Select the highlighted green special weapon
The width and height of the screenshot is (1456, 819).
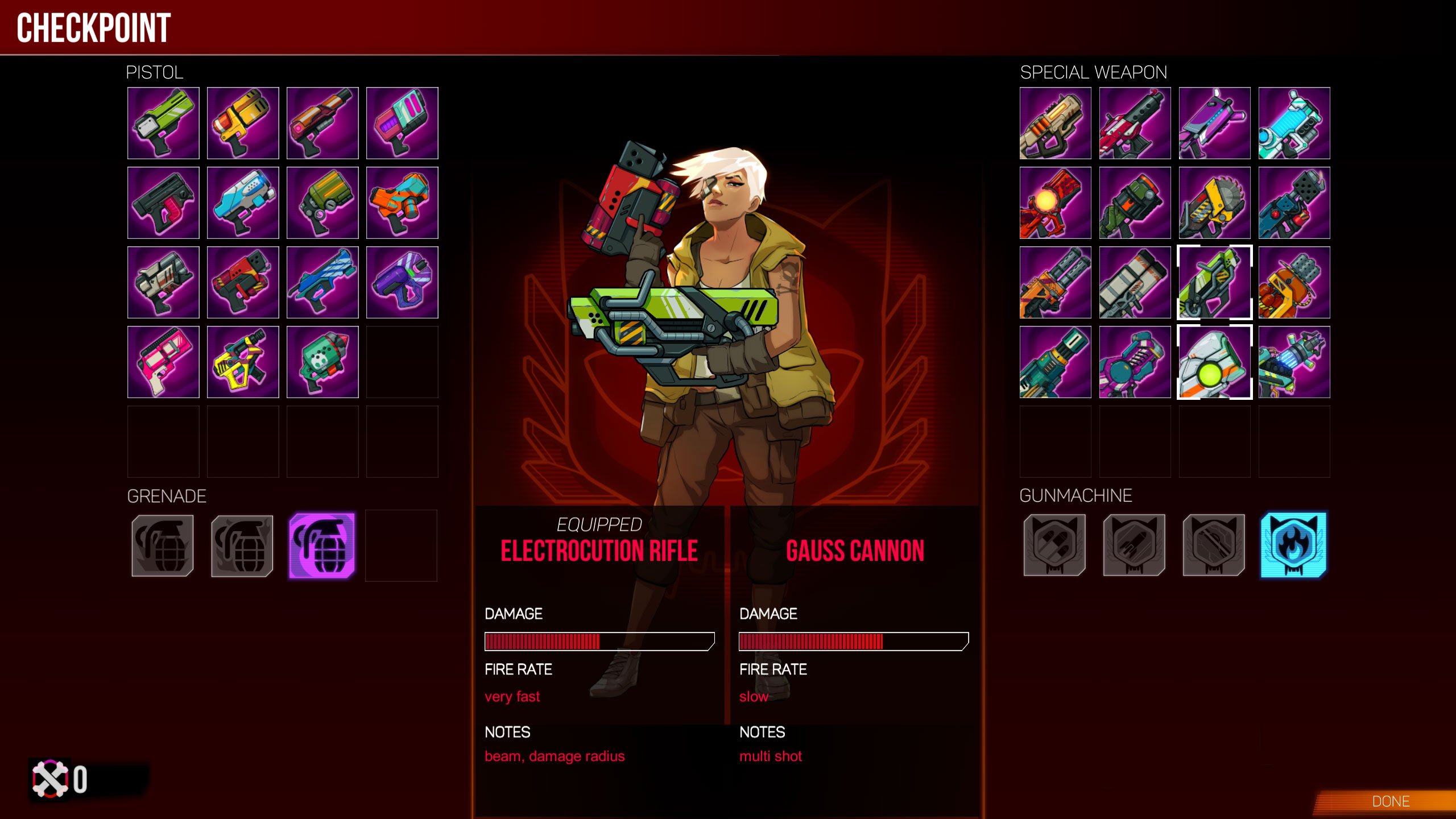(1214, 282)
